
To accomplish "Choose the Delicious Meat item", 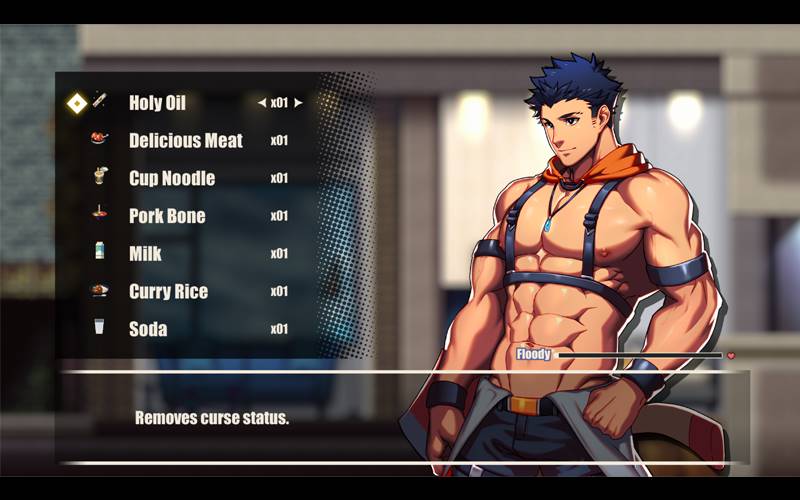I will click(186, 140).
